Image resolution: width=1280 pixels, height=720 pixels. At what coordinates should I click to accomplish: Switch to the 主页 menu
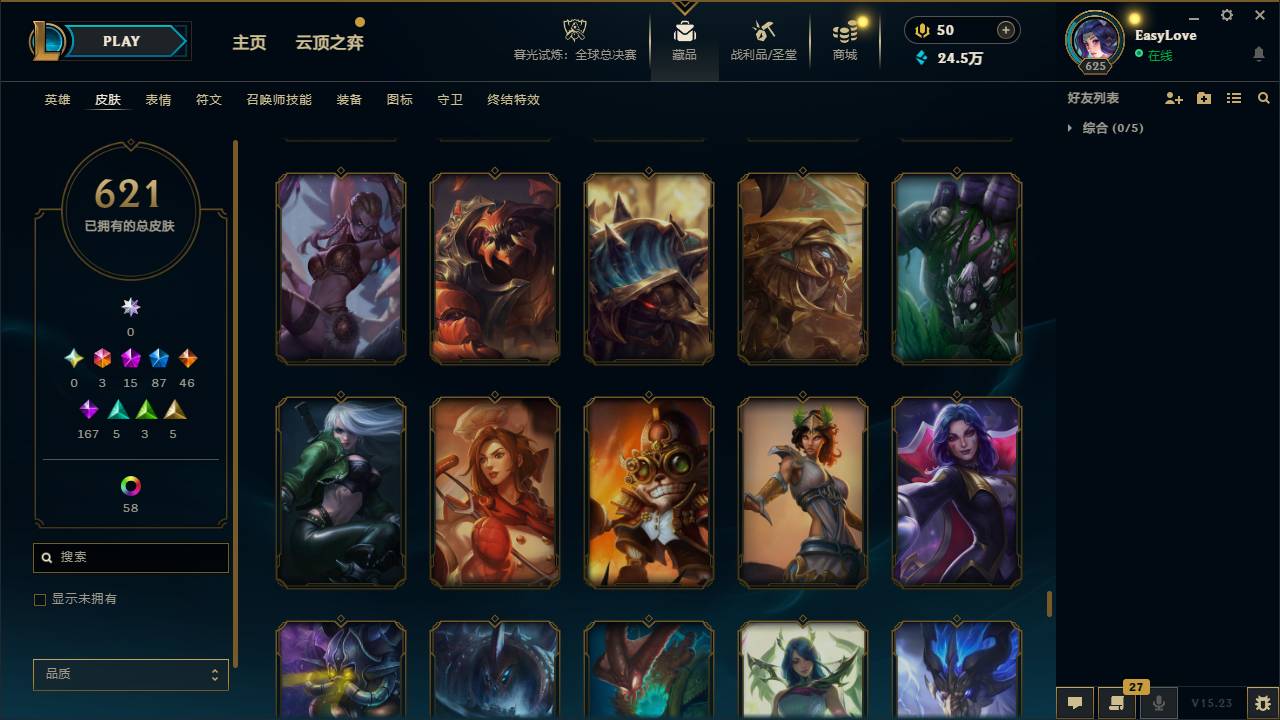248,43
